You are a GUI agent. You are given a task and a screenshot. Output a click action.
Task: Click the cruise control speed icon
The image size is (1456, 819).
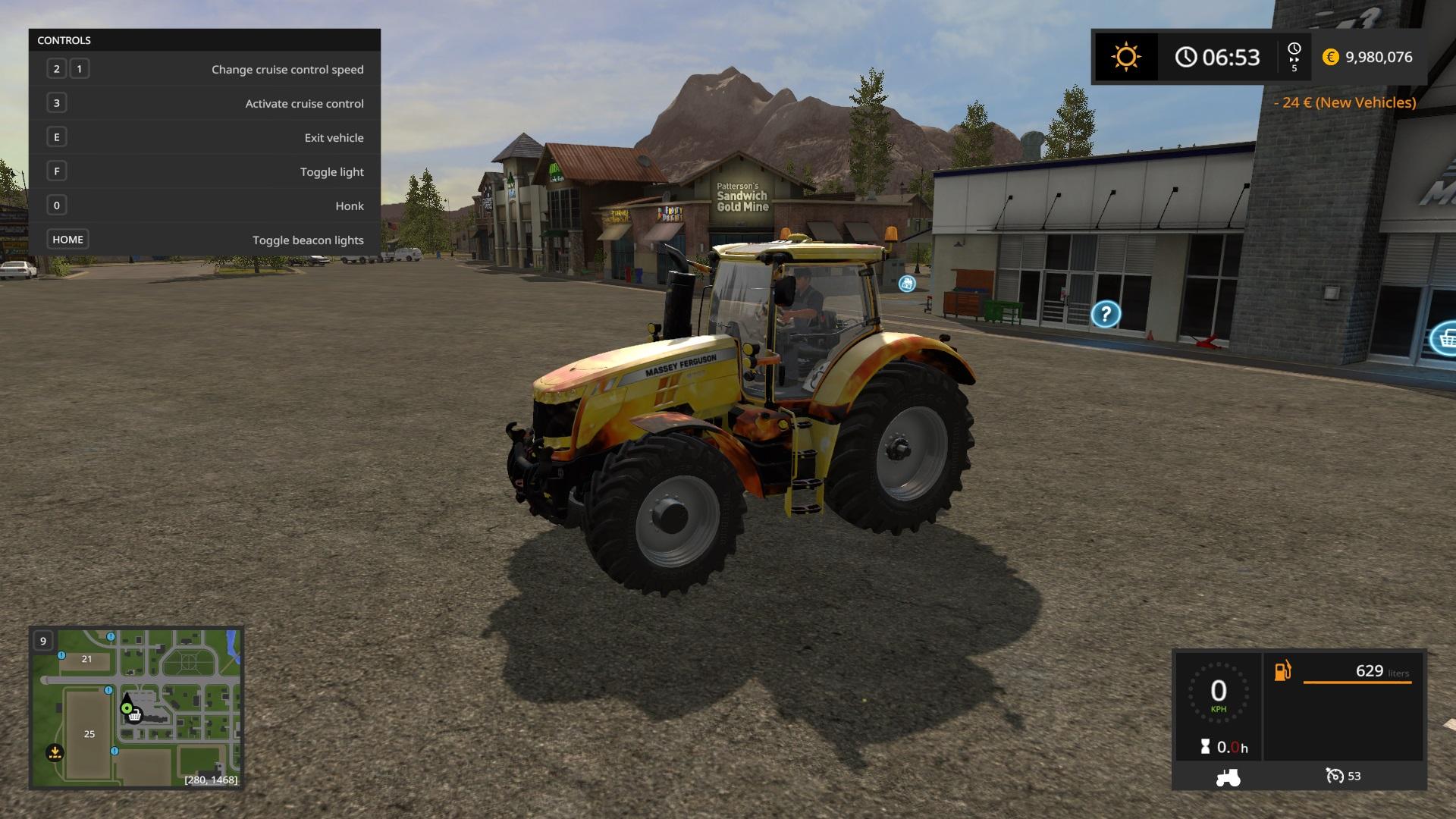click(1334, 776)
